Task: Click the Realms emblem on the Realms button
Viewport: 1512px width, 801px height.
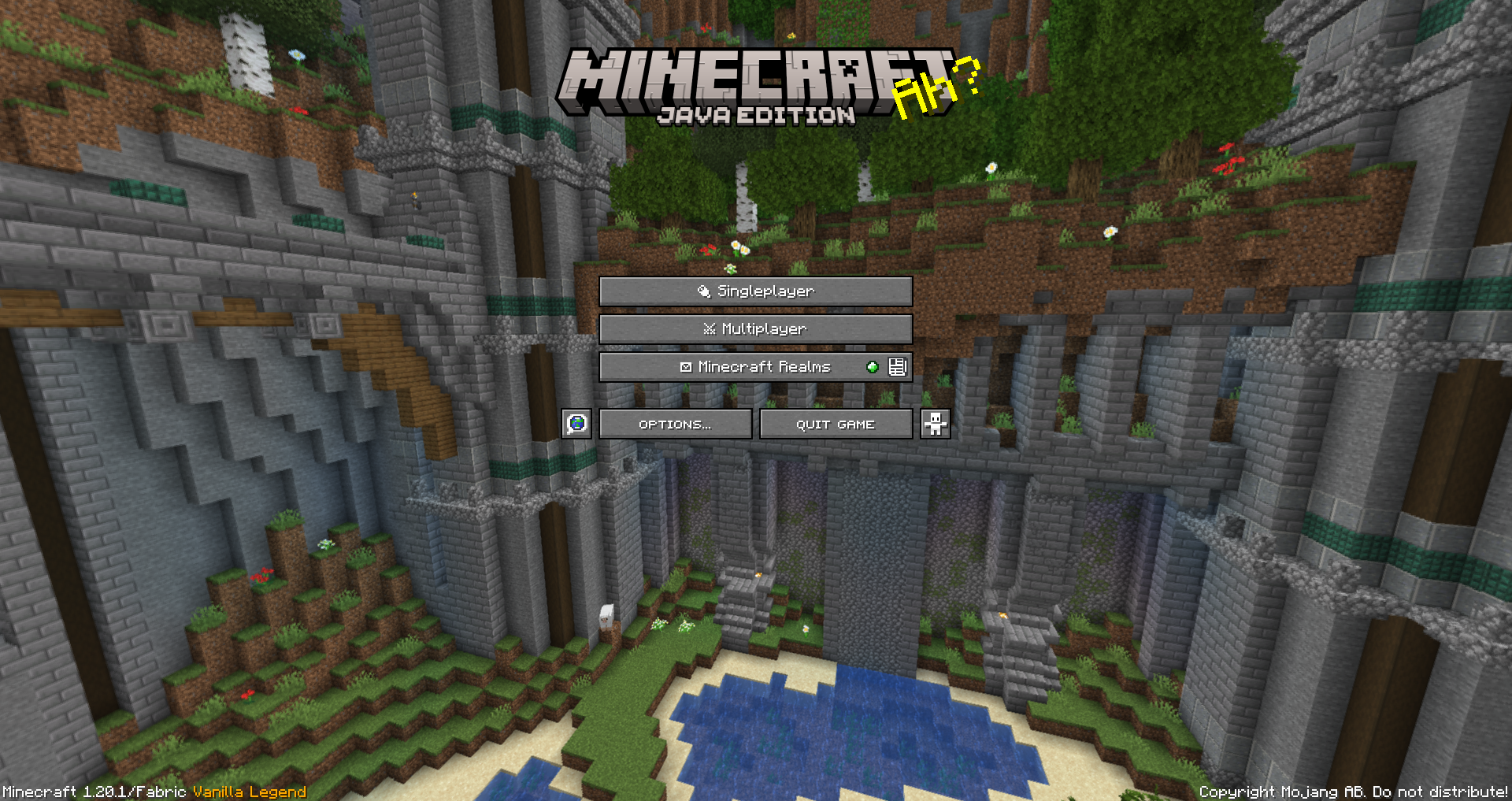Action: pos(685,366)
